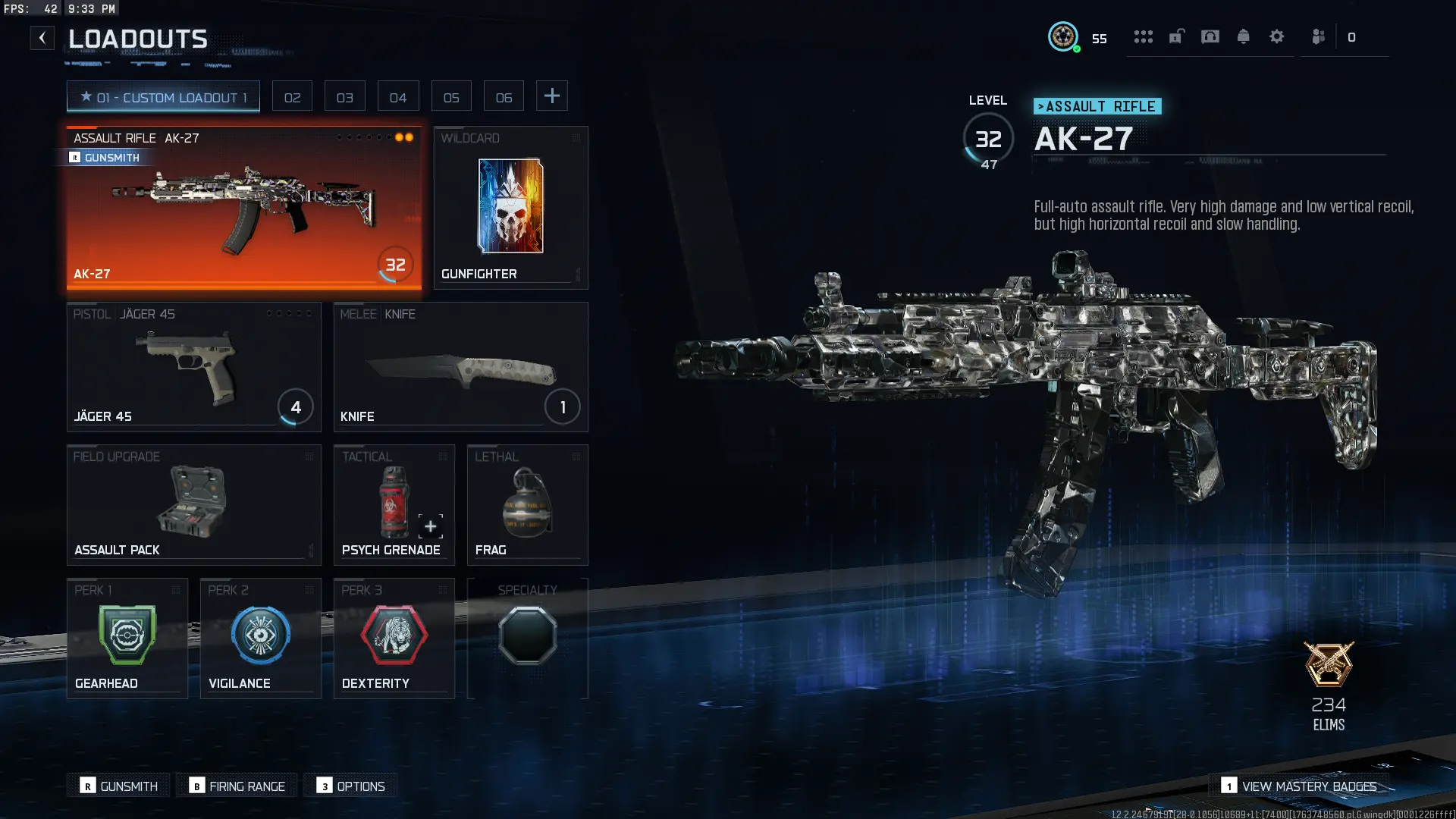Open the notifications bell
The width and height of the screenshot is (1456, 819).
pos(1244,36)
